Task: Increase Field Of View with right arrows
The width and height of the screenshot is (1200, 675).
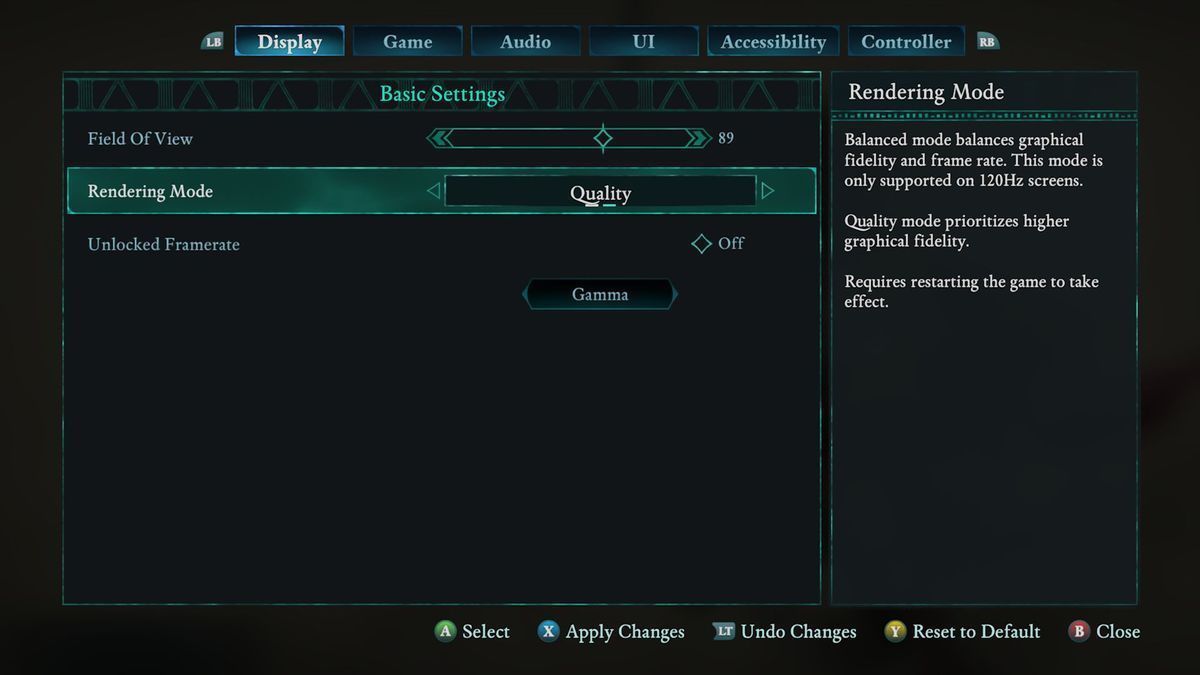Action: pos(698,138)
